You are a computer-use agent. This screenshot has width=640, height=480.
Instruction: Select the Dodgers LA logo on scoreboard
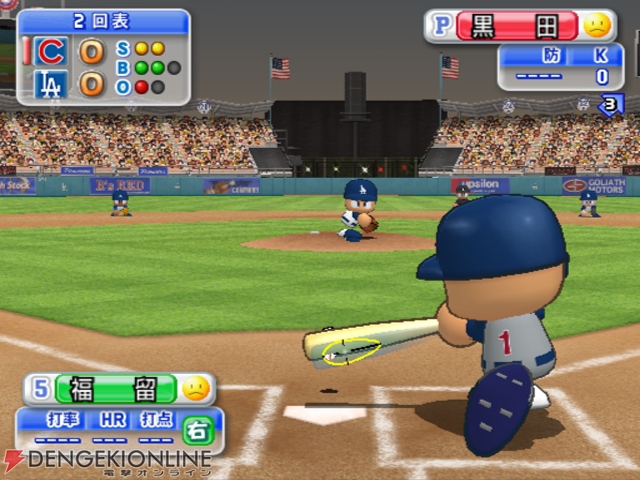point(51,84)
